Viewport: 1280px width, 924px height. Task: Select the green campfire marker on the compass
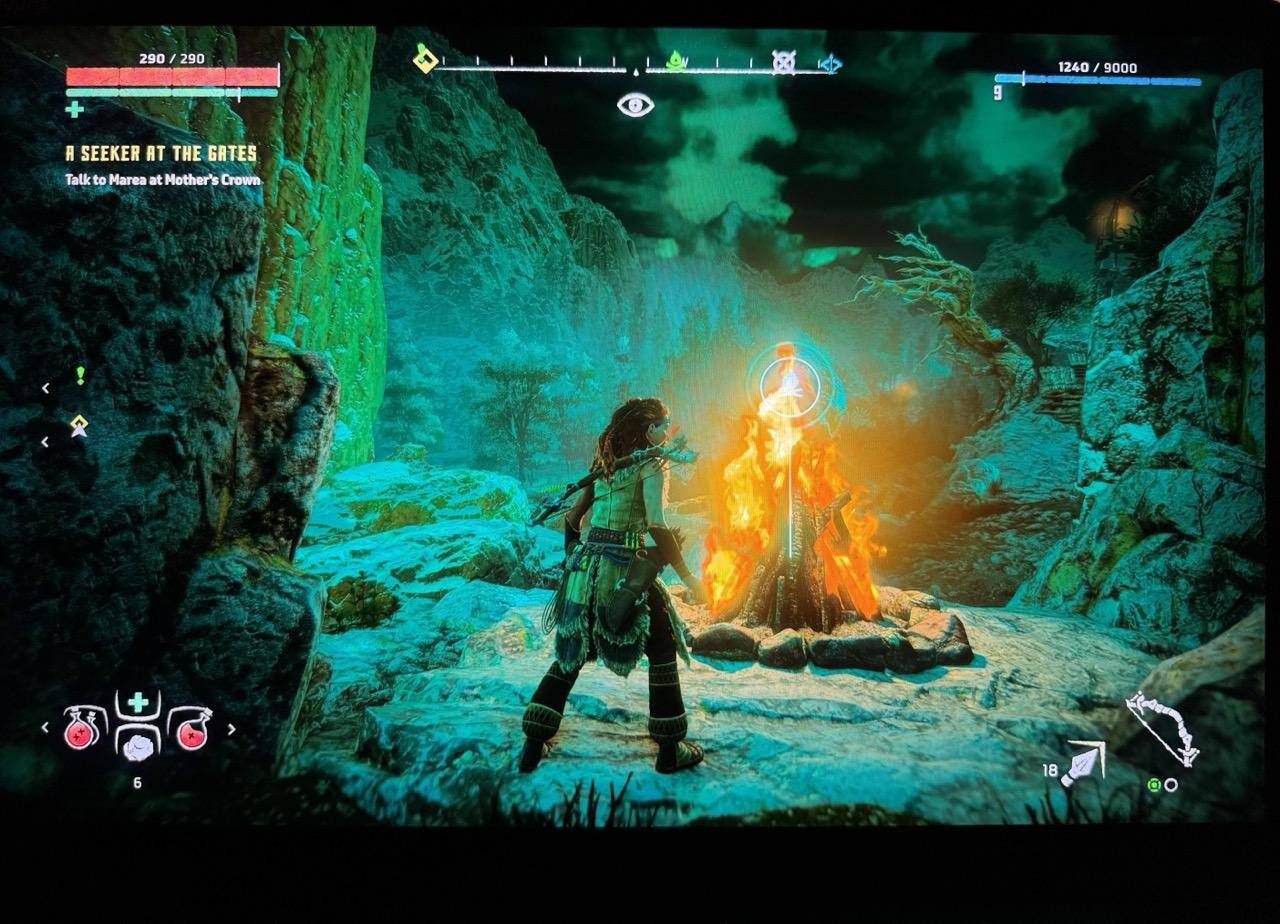676,61
